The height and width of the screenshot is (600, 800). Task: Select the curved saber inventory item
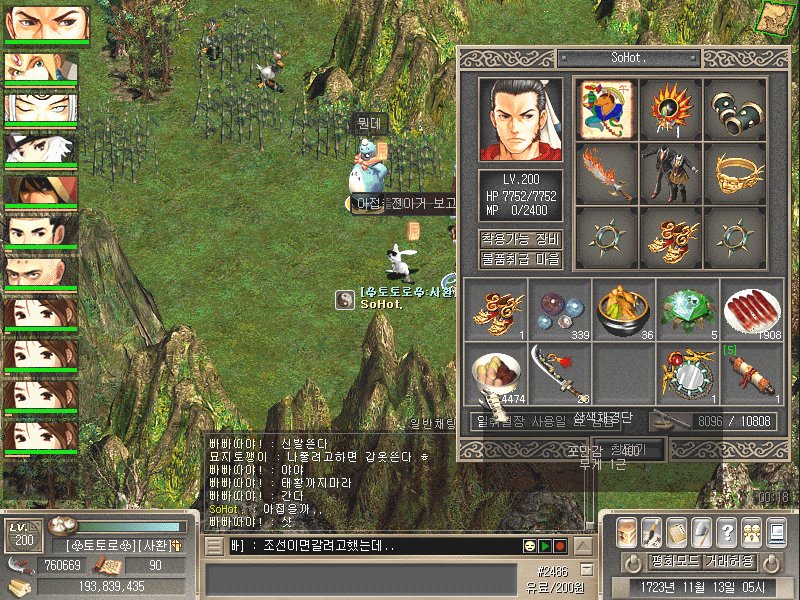pyautogui.click(x=559, y=373)
